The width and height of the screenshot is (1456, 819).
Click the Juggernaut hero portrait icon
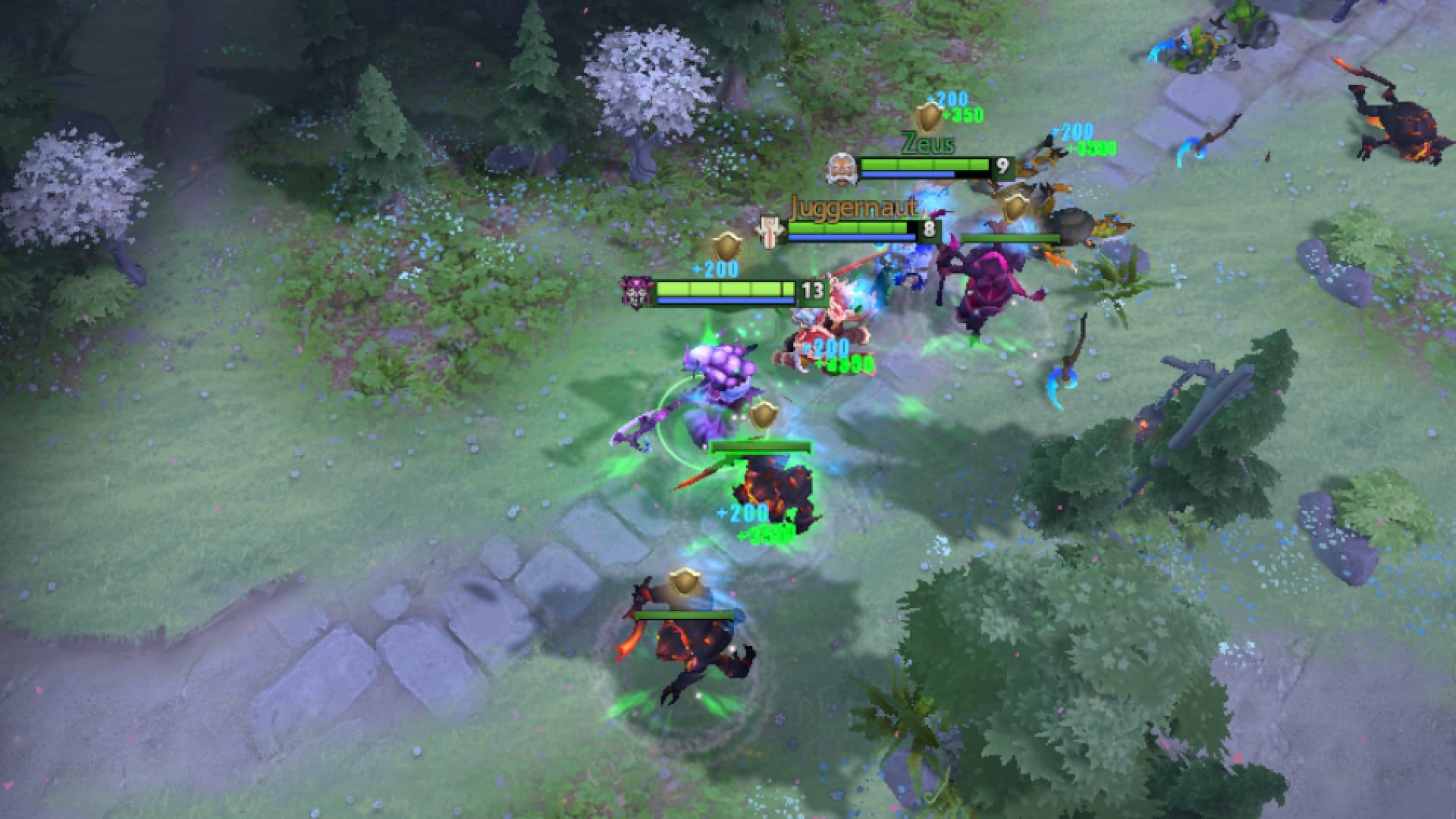point(770,229)
